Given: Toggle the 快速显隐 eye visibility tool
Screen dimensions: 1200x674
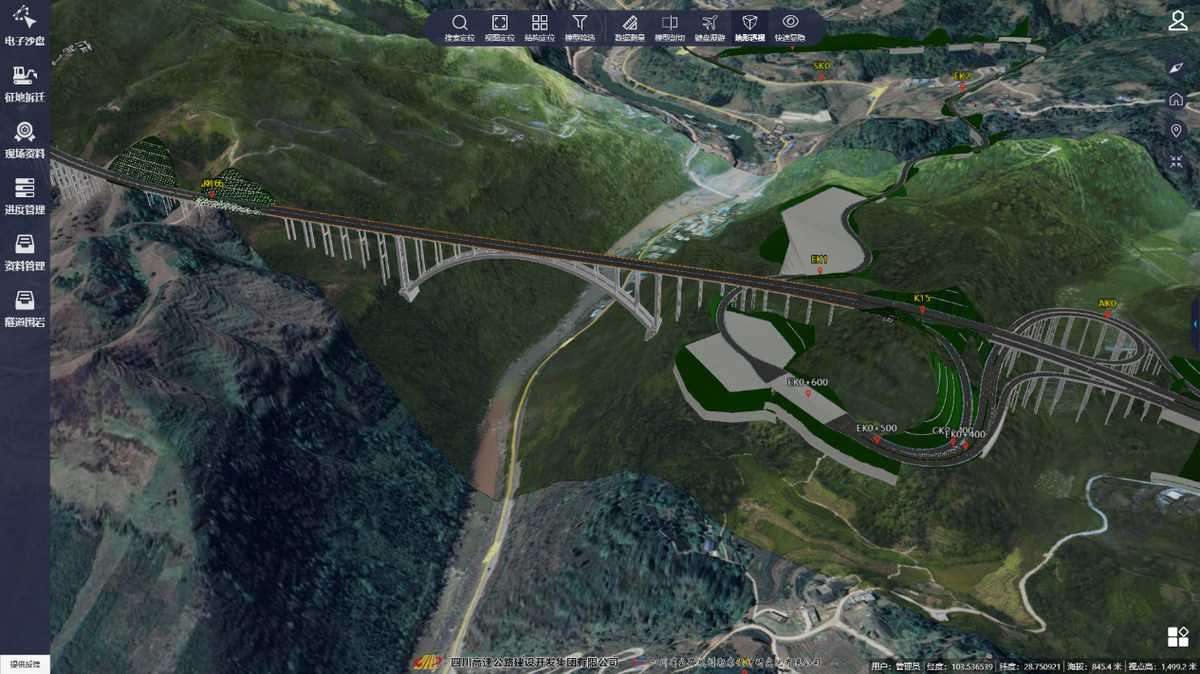Looking at the screenshot, I should pos(790,27).
